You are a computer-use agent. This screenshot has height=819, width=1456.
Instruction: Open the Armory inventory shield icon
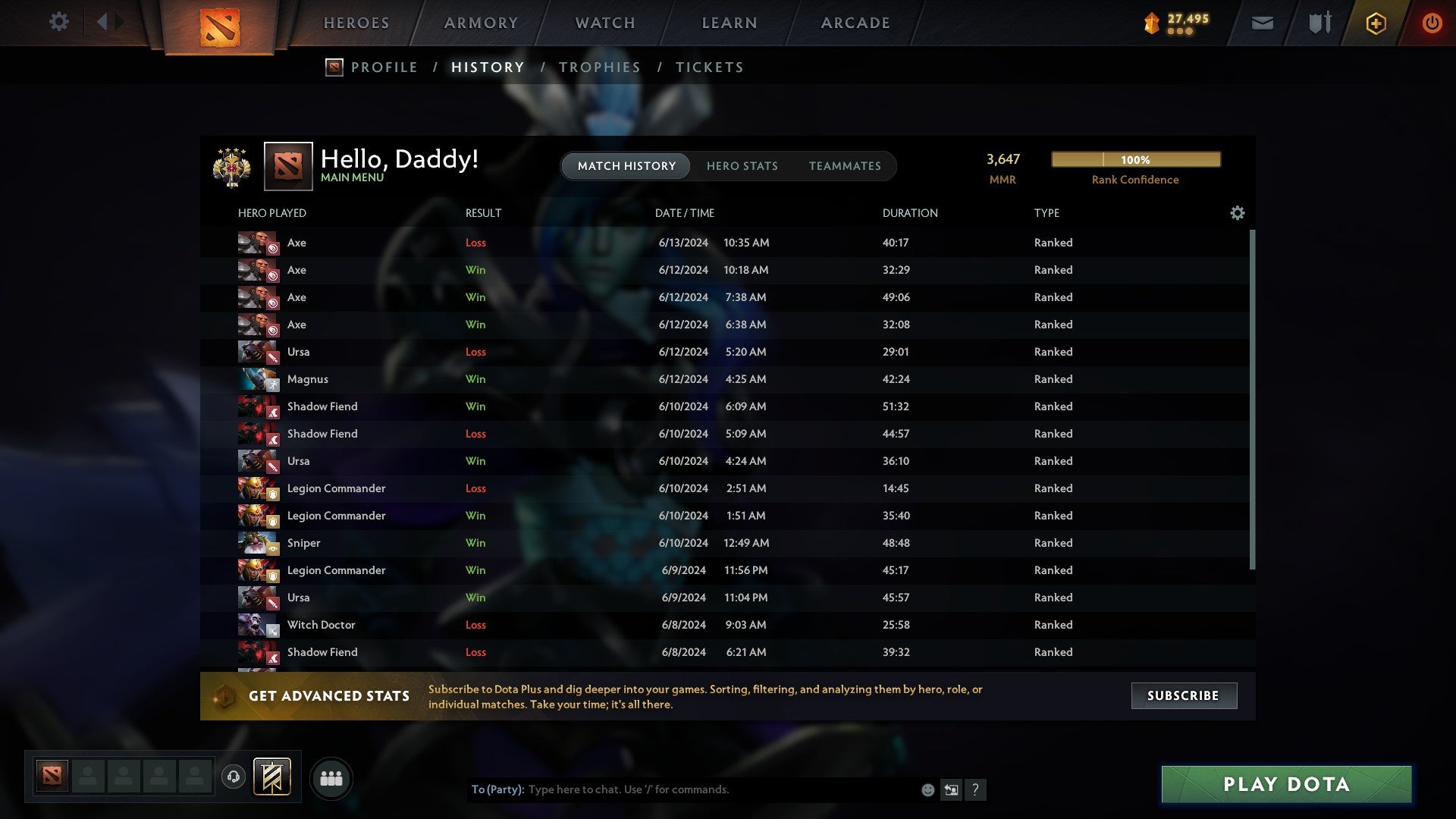1319,23
